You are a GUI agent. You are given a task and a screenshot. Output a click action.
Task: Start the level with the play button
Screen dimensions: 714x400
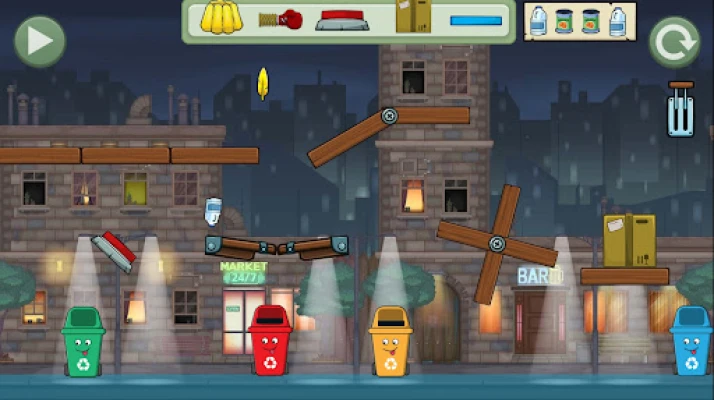pos(39,41)
